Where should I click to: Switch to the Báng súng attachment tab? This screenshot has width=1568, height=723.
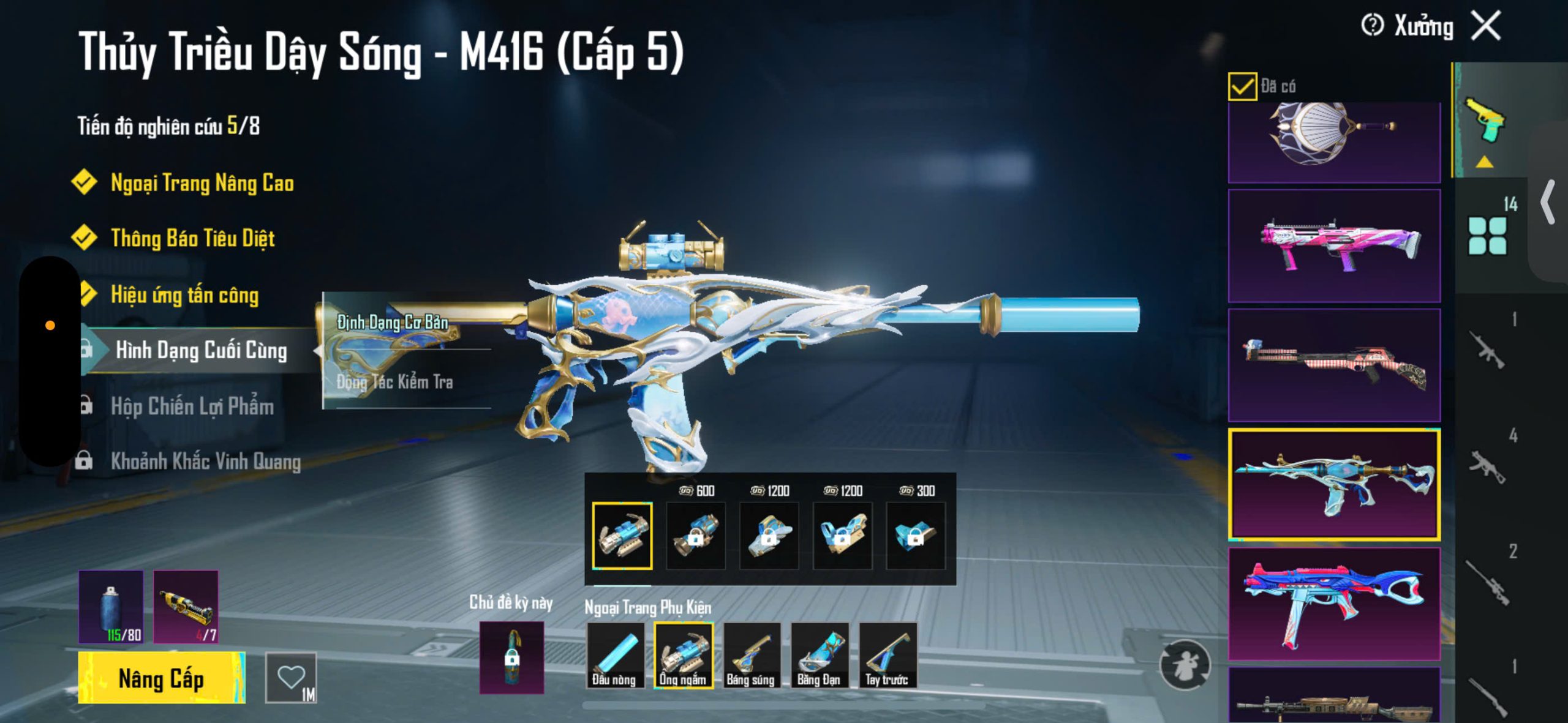[x=751, y=655]
